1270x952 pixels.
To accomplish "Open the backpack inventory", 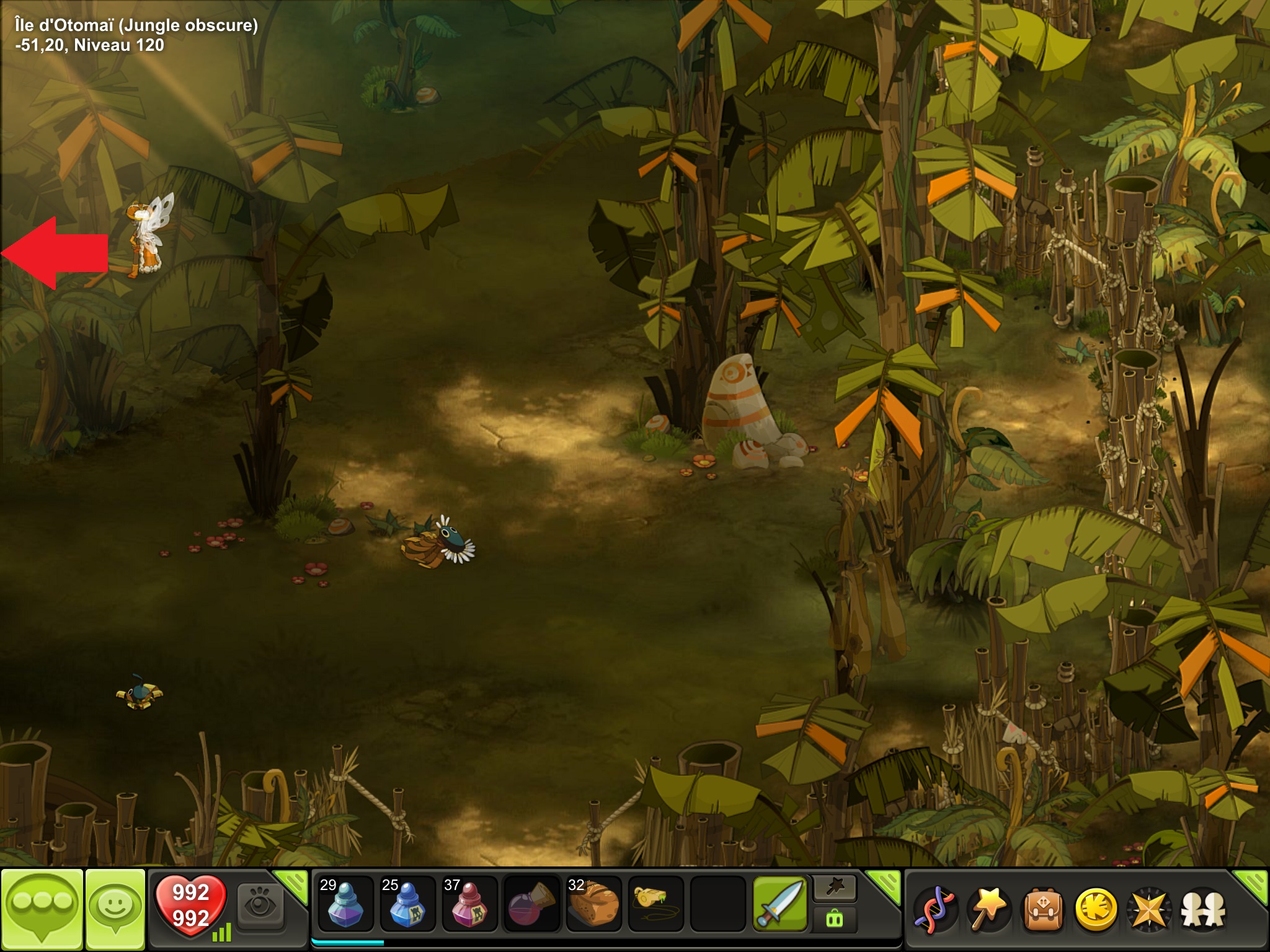I will [x=1042, y=909].
